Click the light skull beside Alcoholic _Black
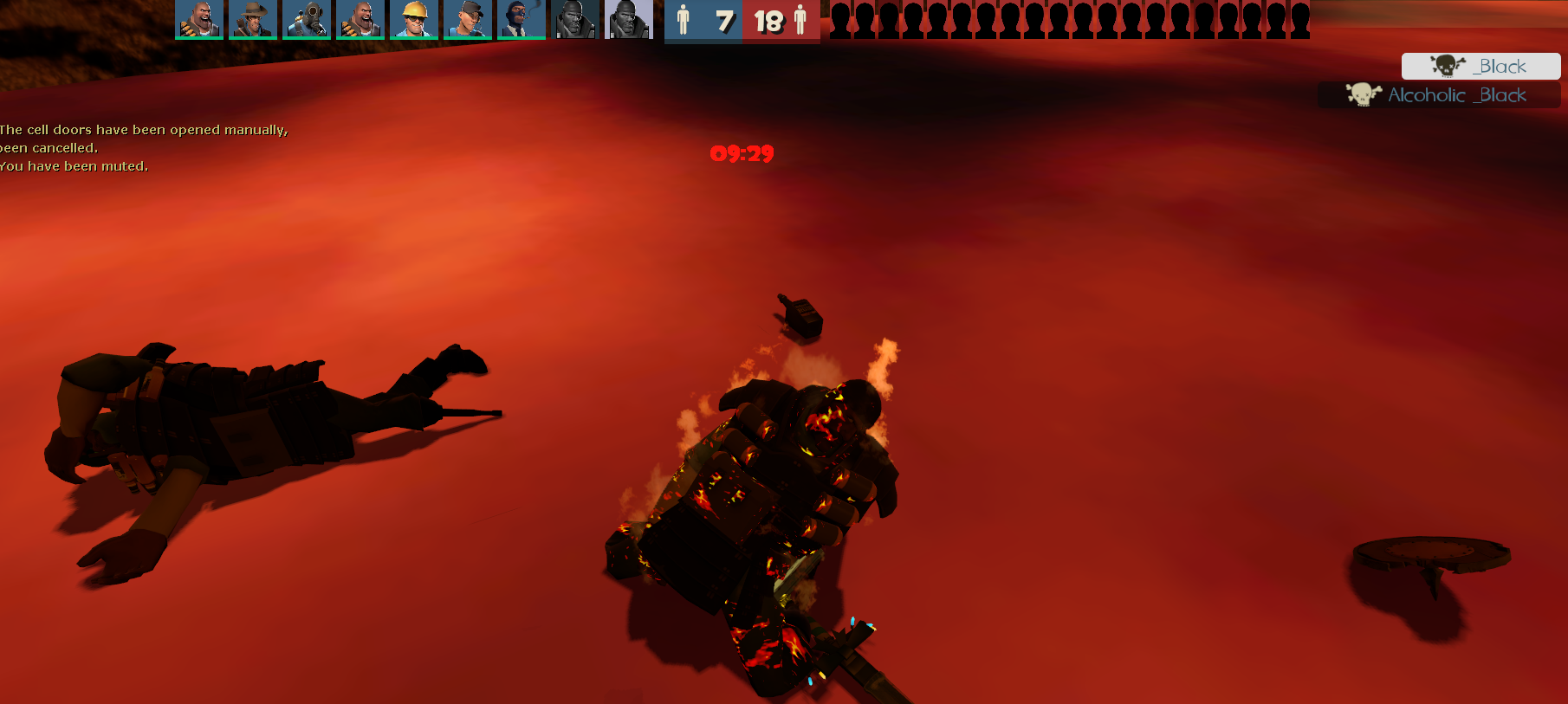This screenshot has height=704, width=1568. coord(1362,95)
